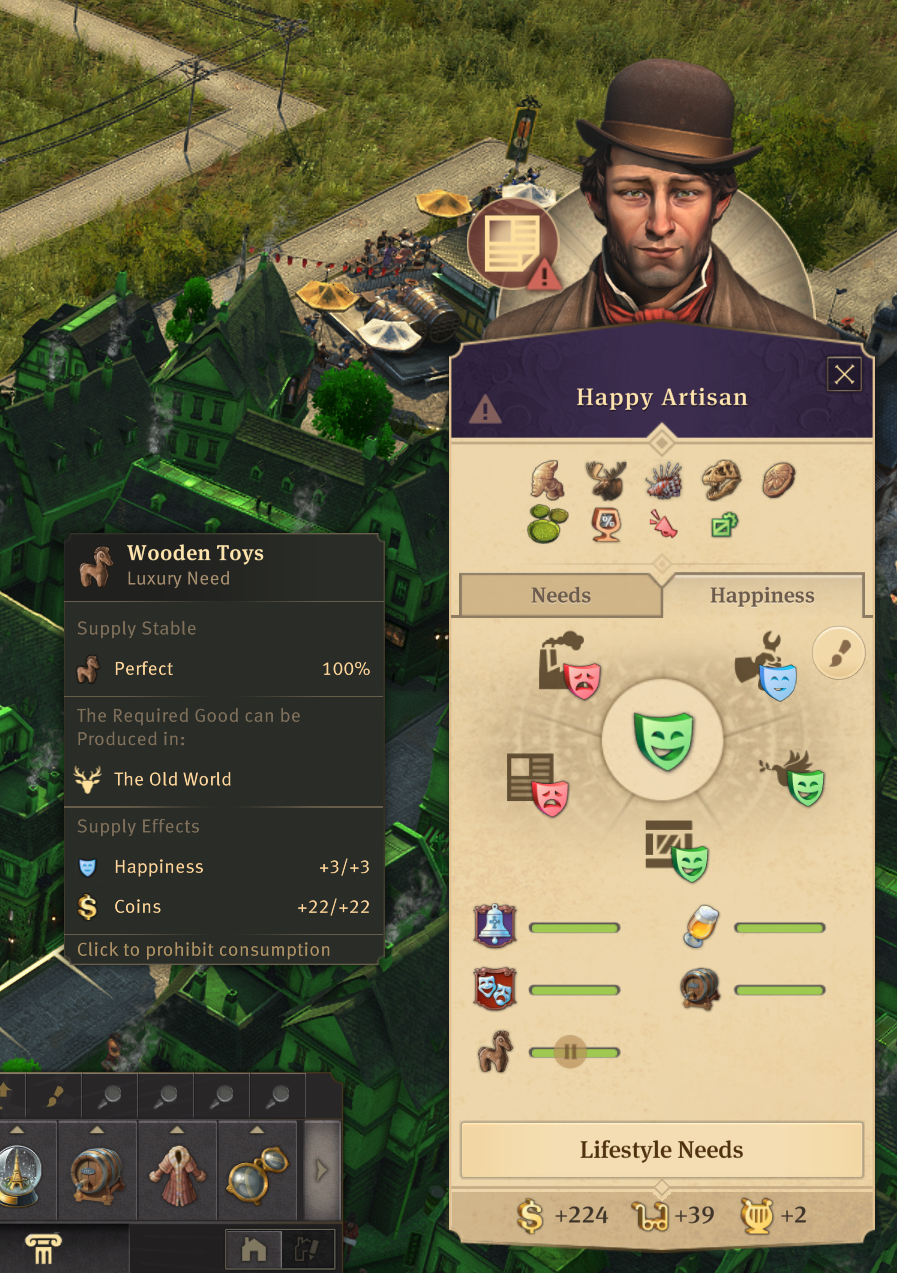Open the column-icon build category
Screen dimensions: 897x1273
click(x=43, y=1250)
